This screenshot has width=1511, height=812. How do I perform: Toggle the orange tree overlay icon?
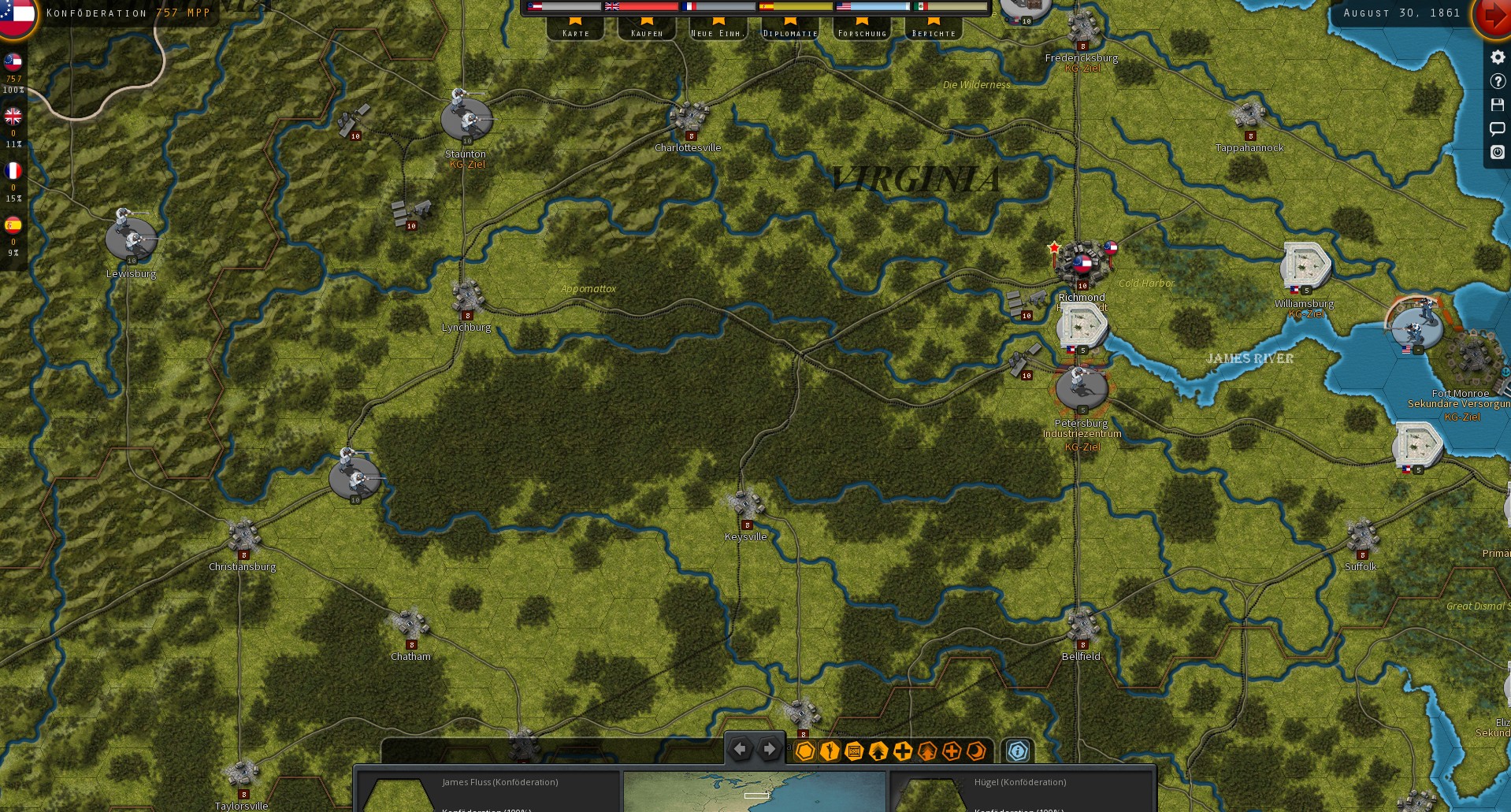click(x=926, y=751)
